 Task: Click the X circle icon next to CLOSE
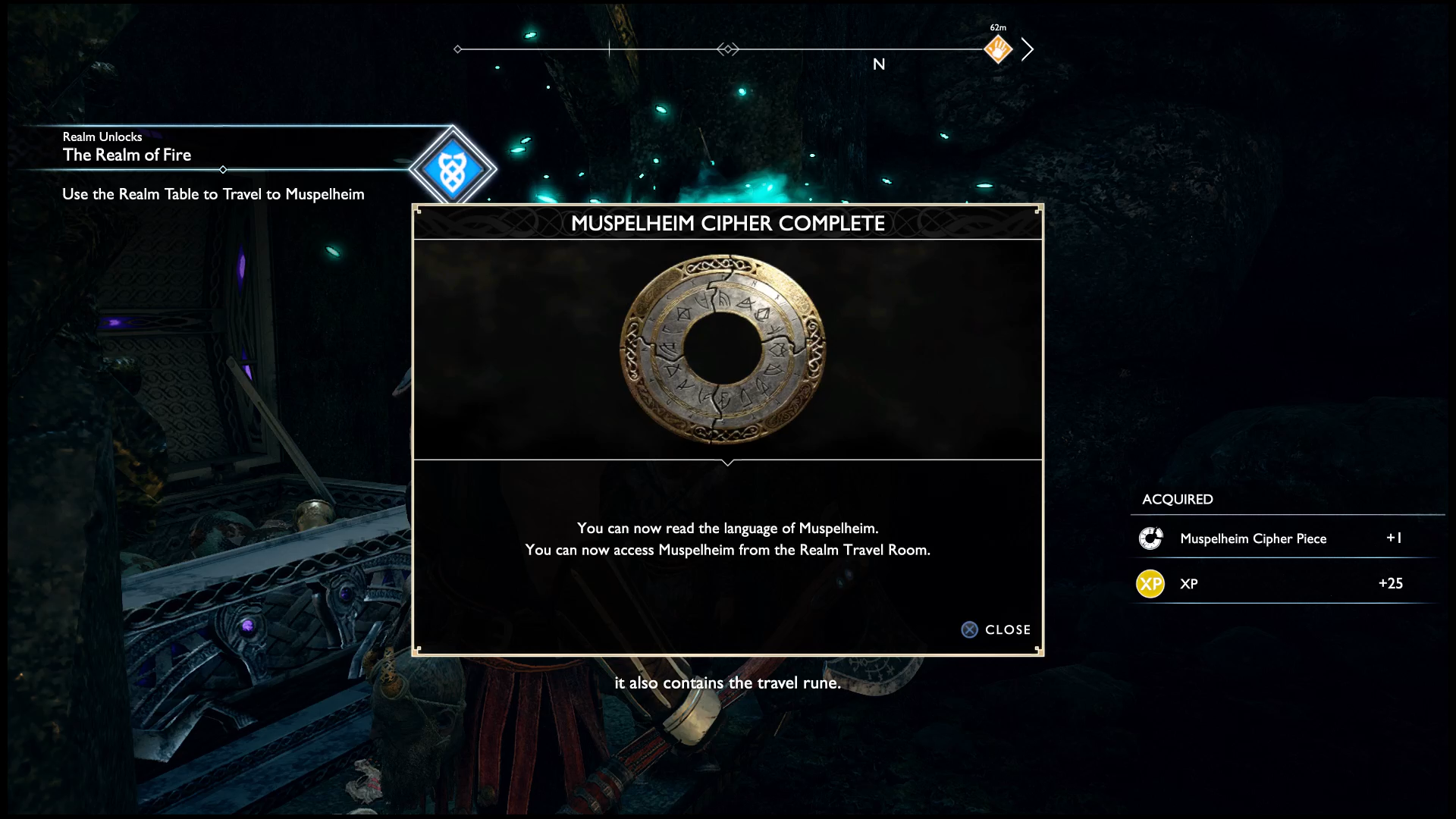click(x=968, y=629)
